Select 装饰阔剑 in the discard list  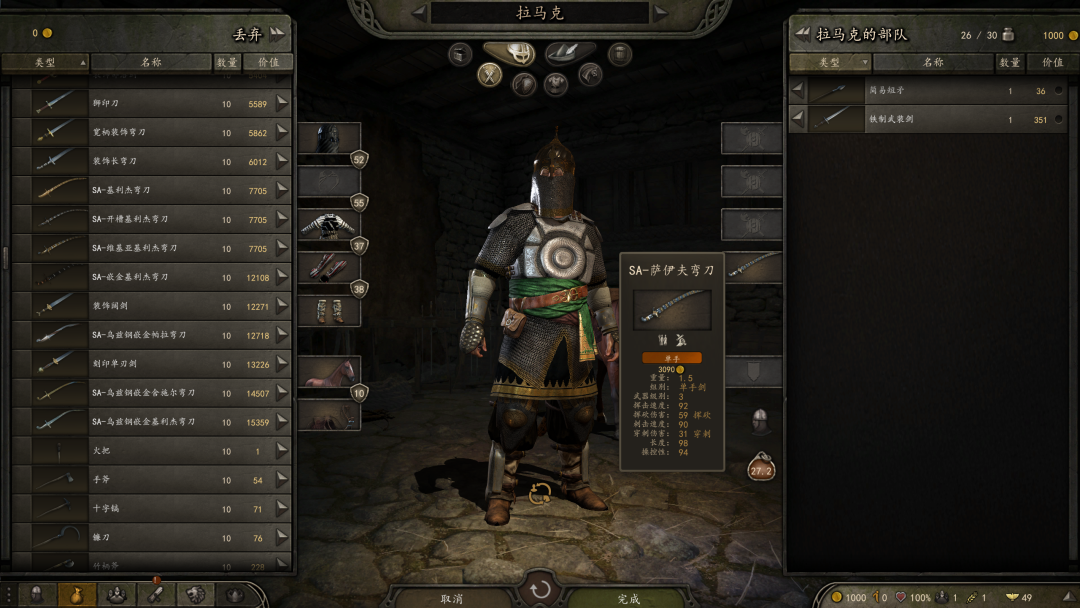pyautogui.click(x=150, y=306)
